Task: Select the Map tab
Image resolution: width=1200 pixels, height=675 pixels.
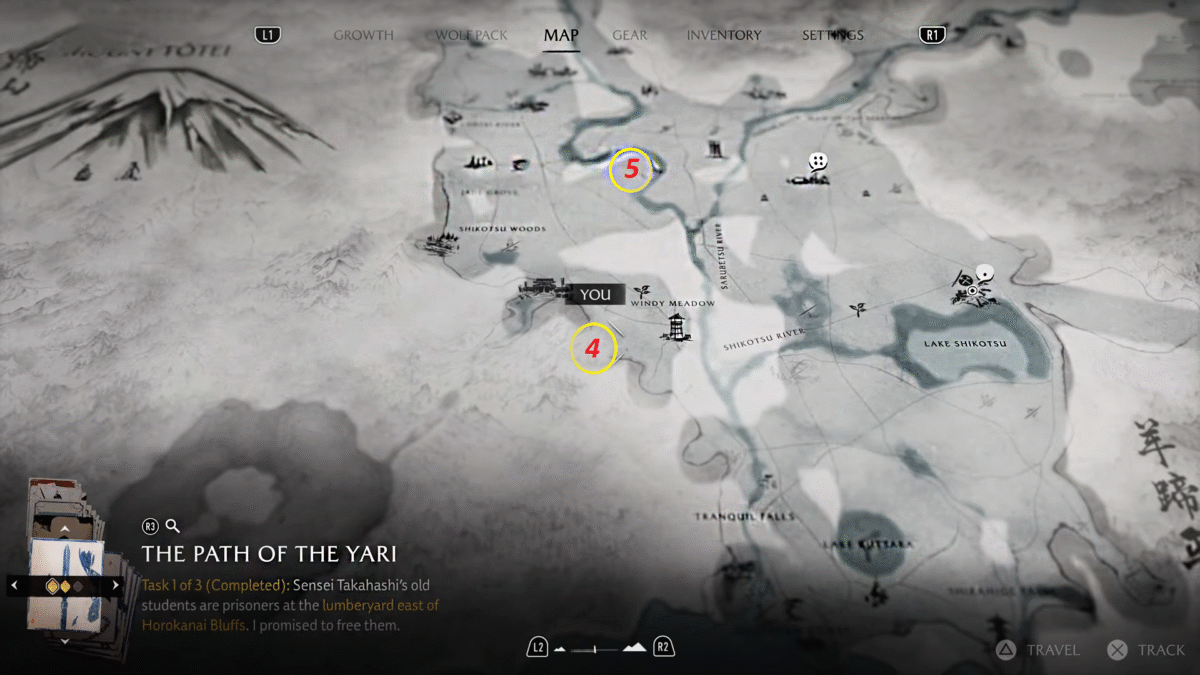Action: [561, 35]
